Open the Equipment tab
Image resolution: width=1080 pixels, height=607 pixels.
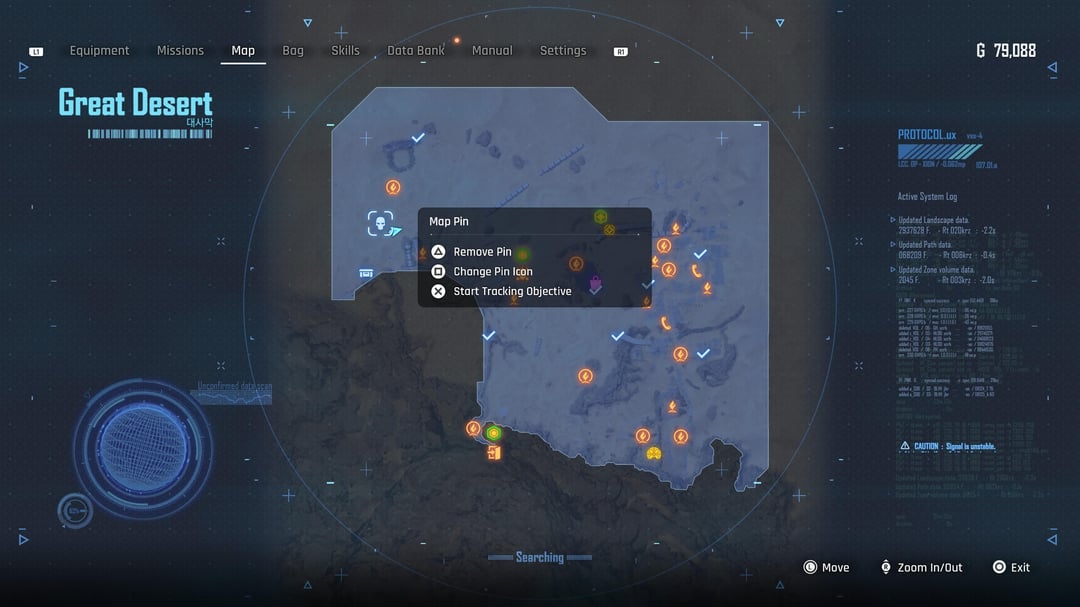99,51
